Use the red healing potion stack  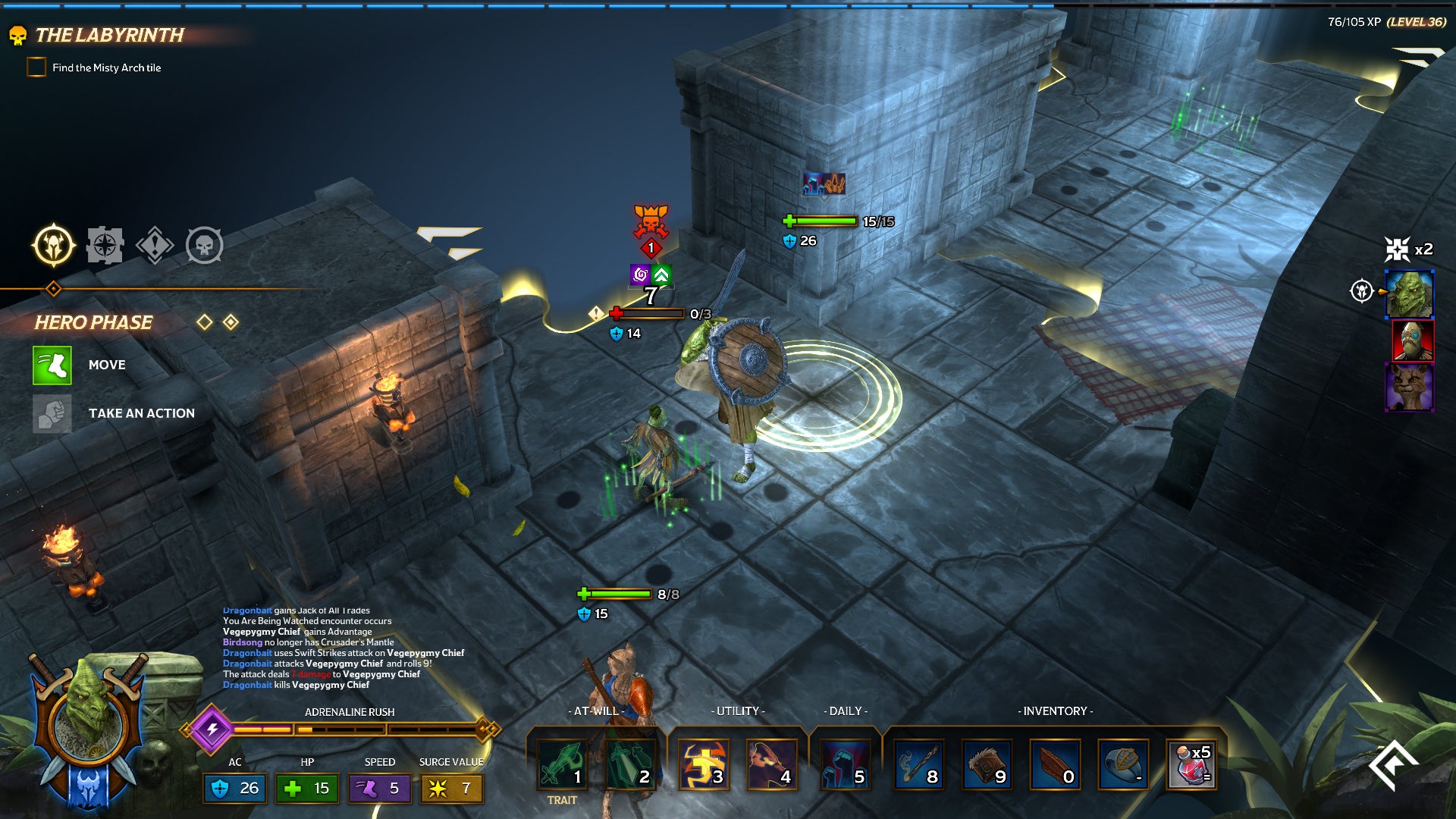coord(1191,764)
